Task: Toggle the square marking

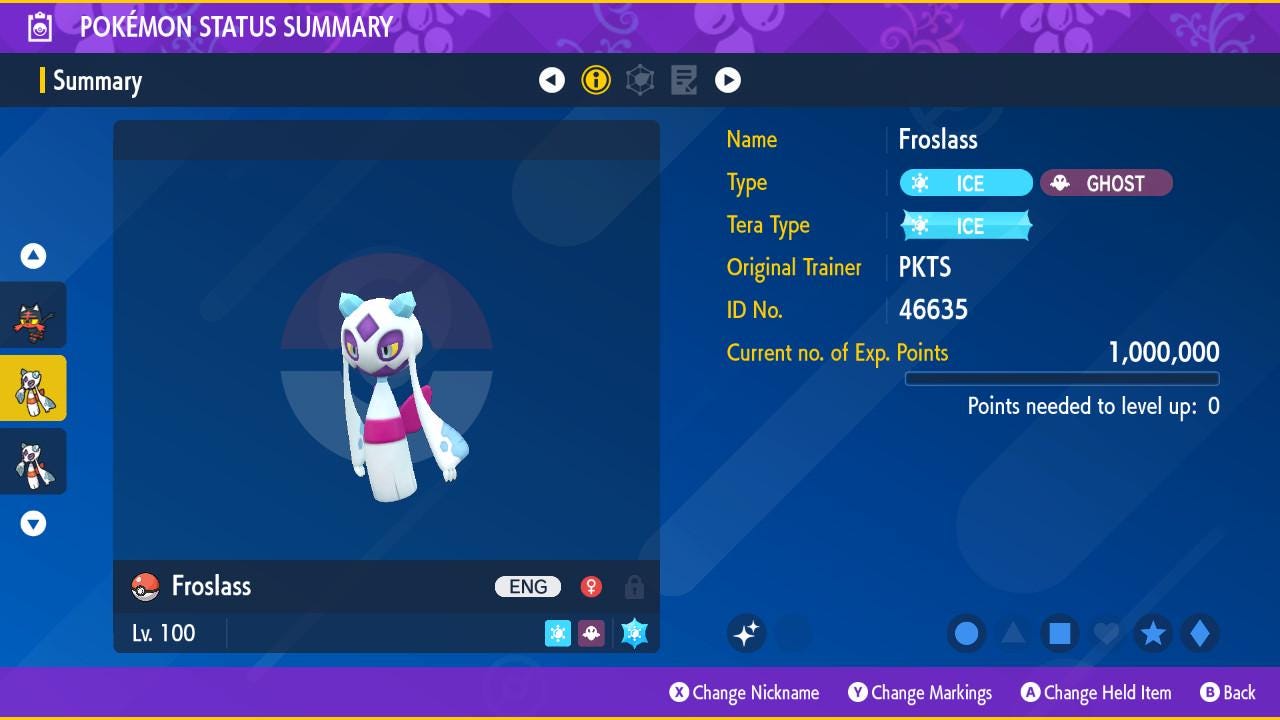Action: (x=1060, y=633)
